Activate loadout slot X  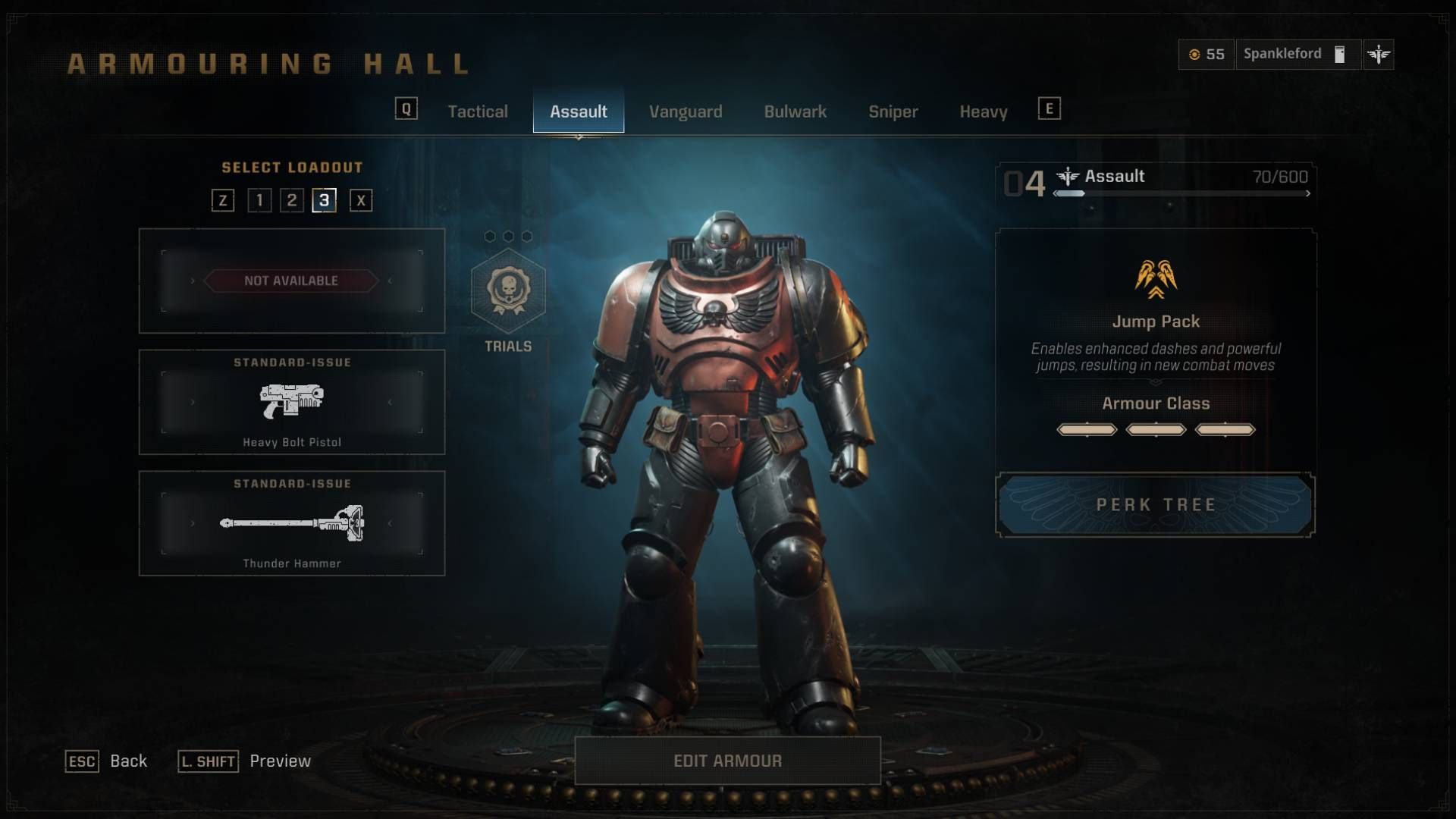pos(361,200)
